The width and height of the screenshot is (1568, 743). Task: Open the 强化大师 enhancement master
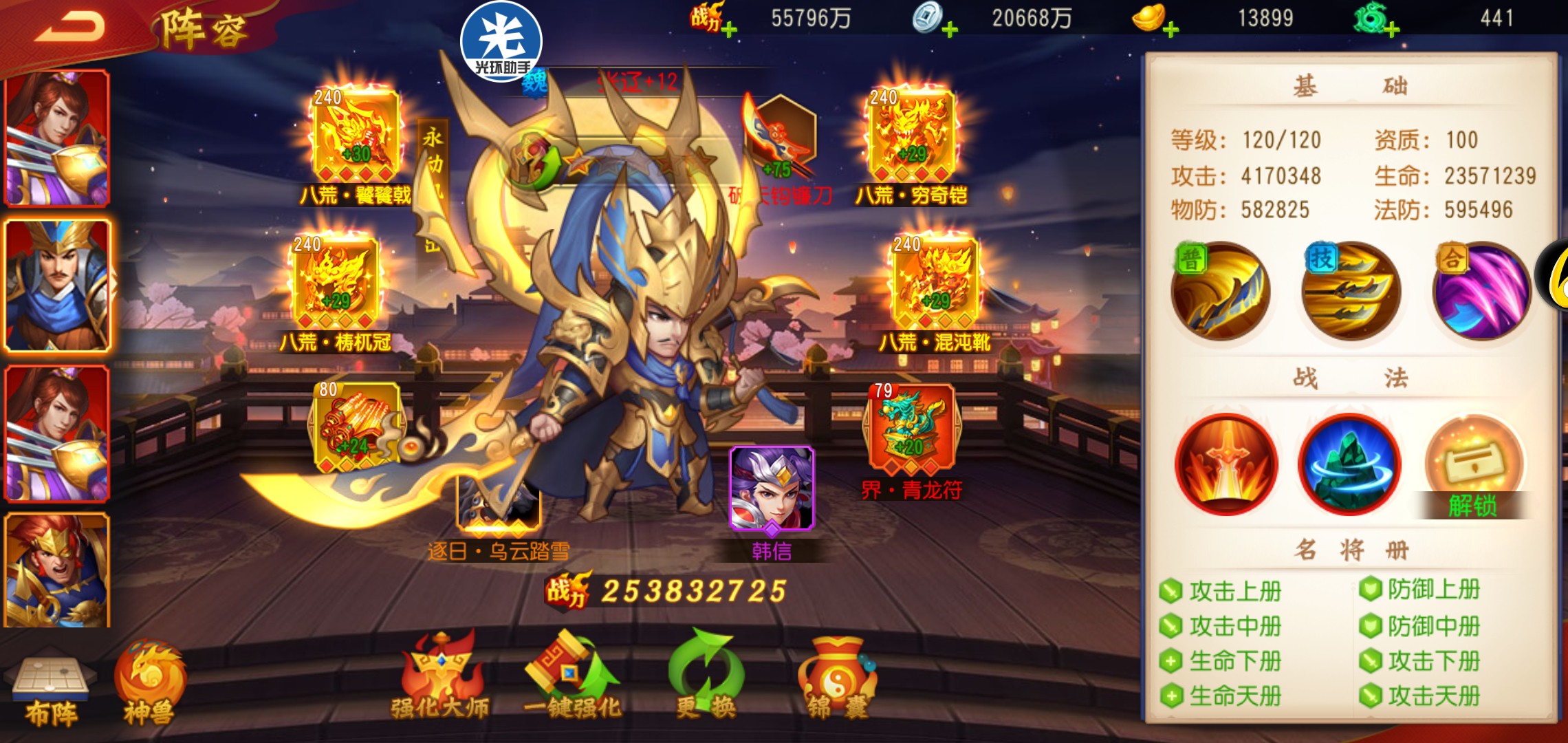[440, 678]
